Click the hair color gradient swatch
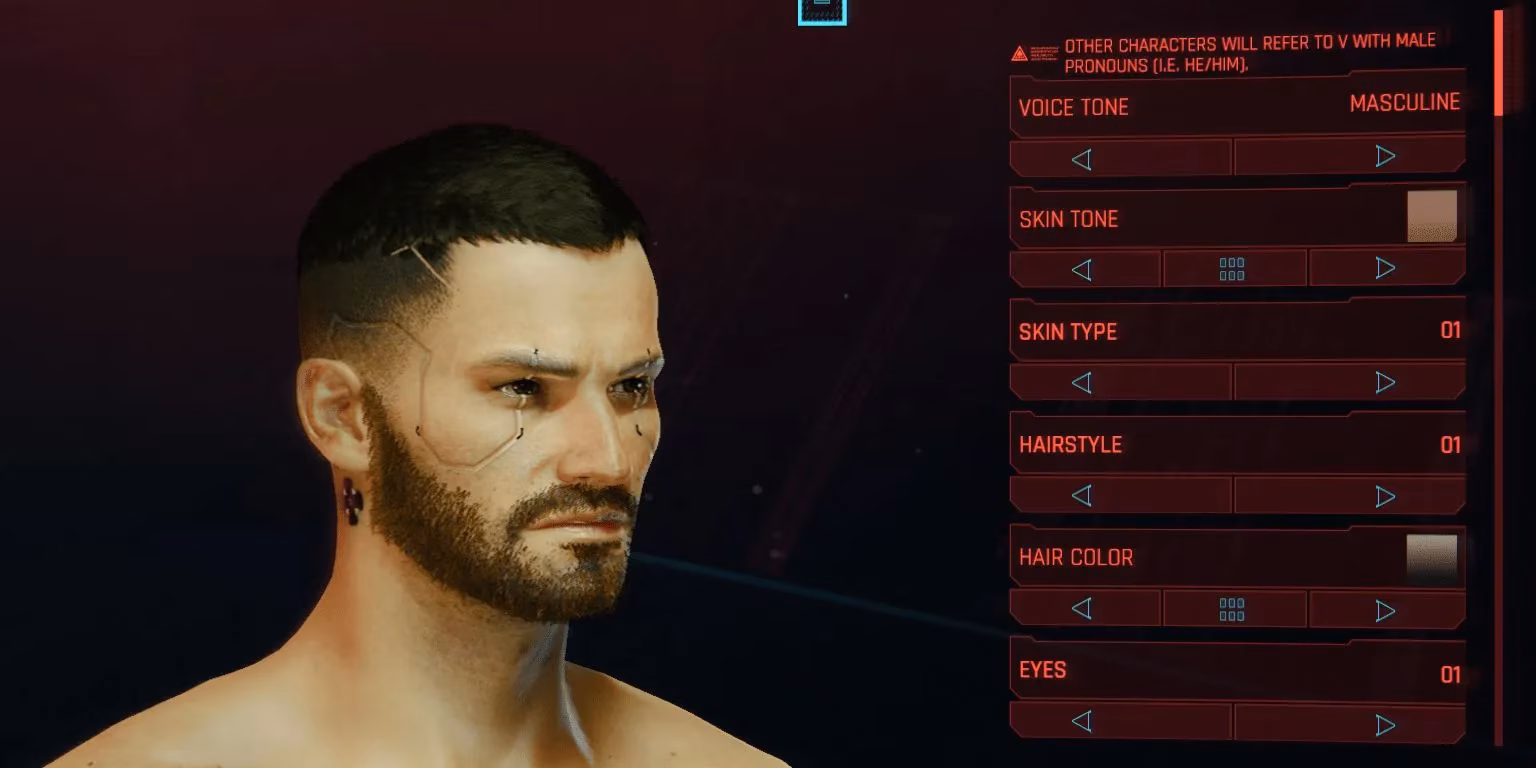Image resolution: width=1536 pixels, height=768 pixels. point(1431,557)
